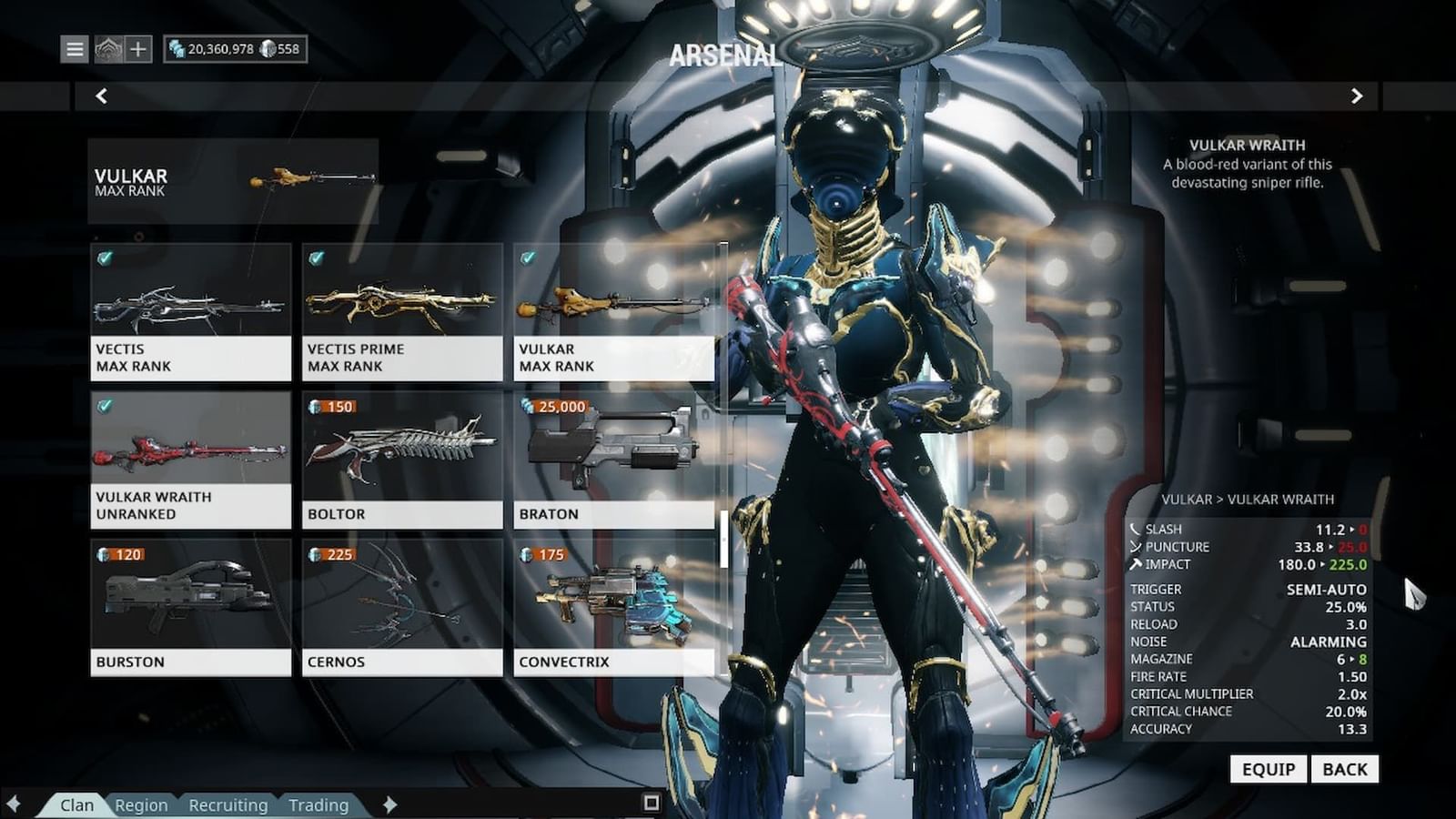
Task: Open the Recruiting chat tab
Action: click(227, 804)
